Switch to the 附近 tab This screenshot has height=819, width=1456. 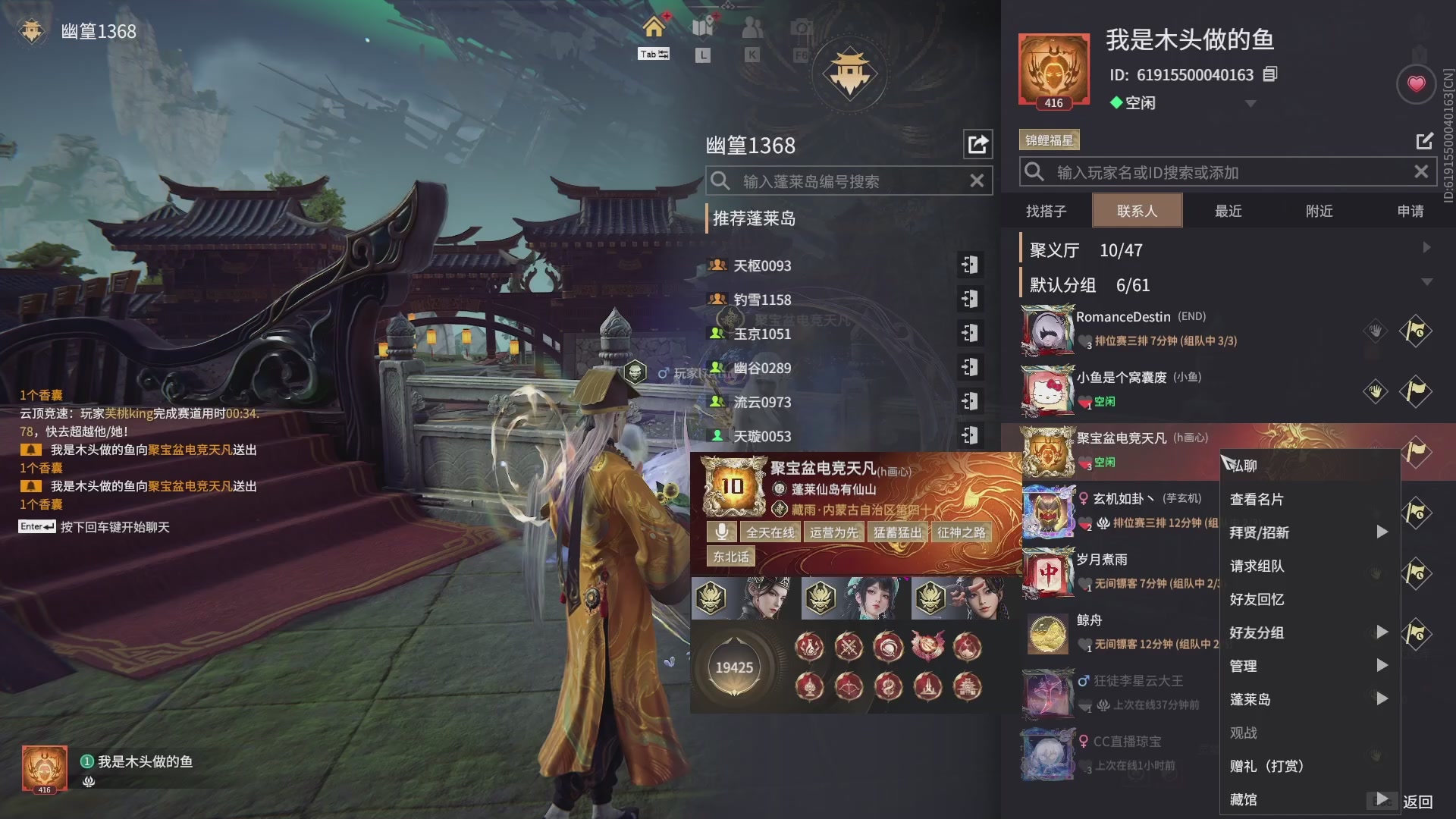pyautogui.click(x=1319, y=211)
